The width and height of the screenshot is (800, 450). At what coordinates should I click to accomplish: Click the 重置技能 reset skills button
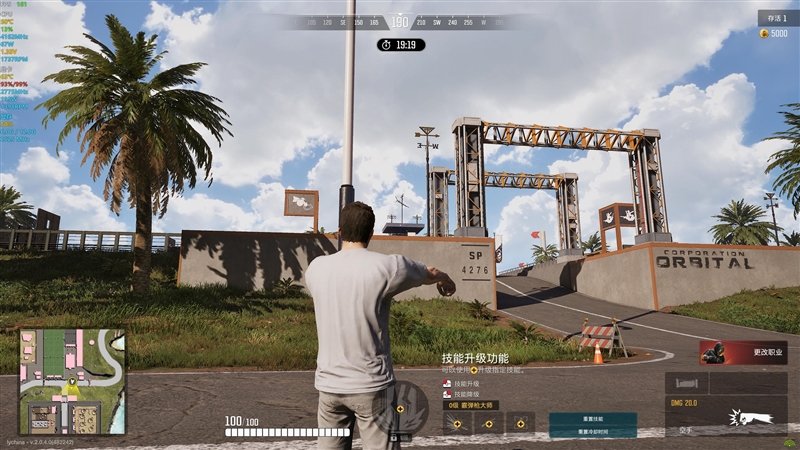tap(592, 420)
